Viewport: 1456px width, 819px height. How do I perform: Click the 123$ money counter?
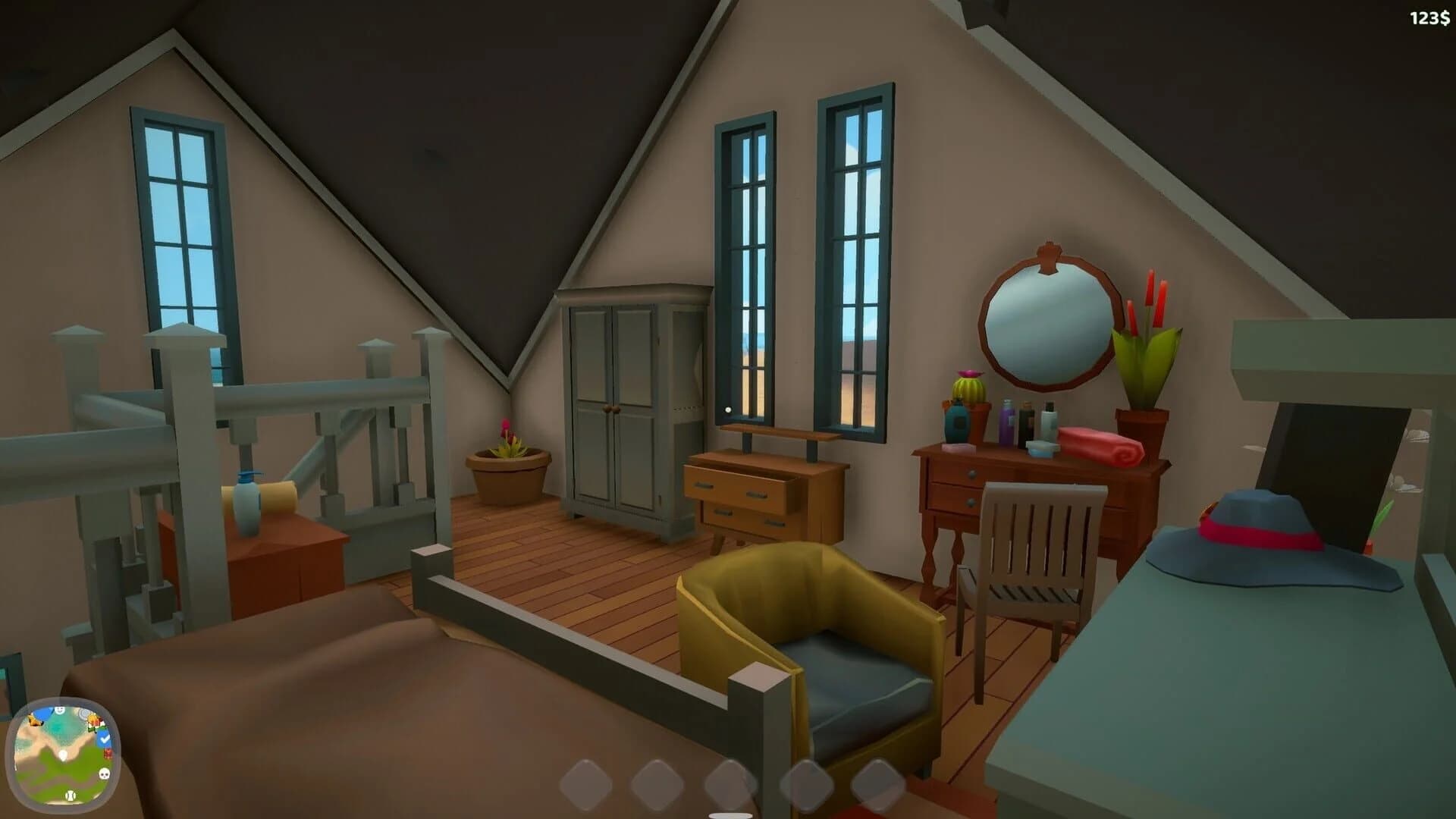(1429, 17)
